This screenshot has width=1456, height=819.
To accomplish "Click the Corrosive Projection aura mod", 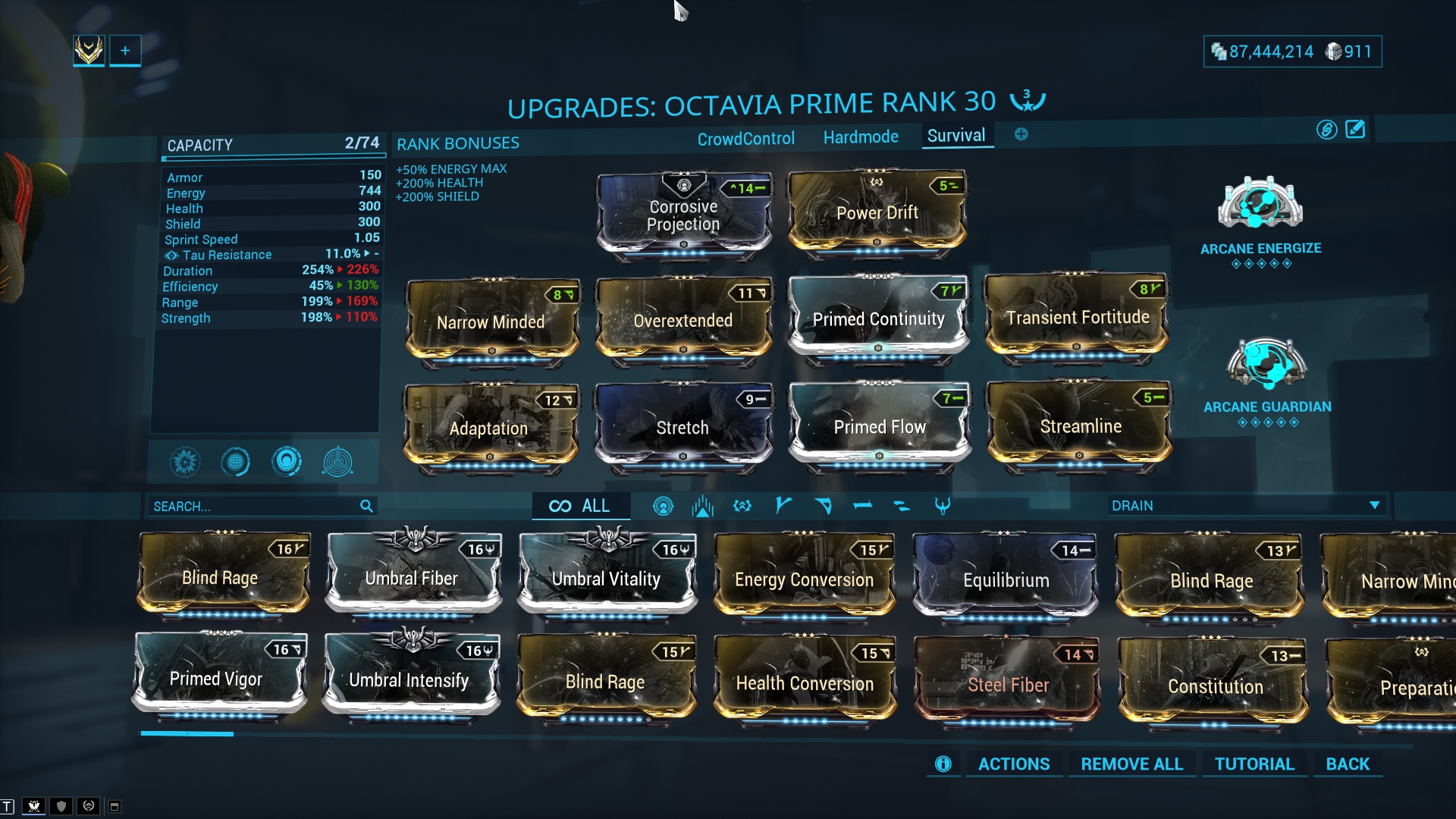I will [683, 215].
